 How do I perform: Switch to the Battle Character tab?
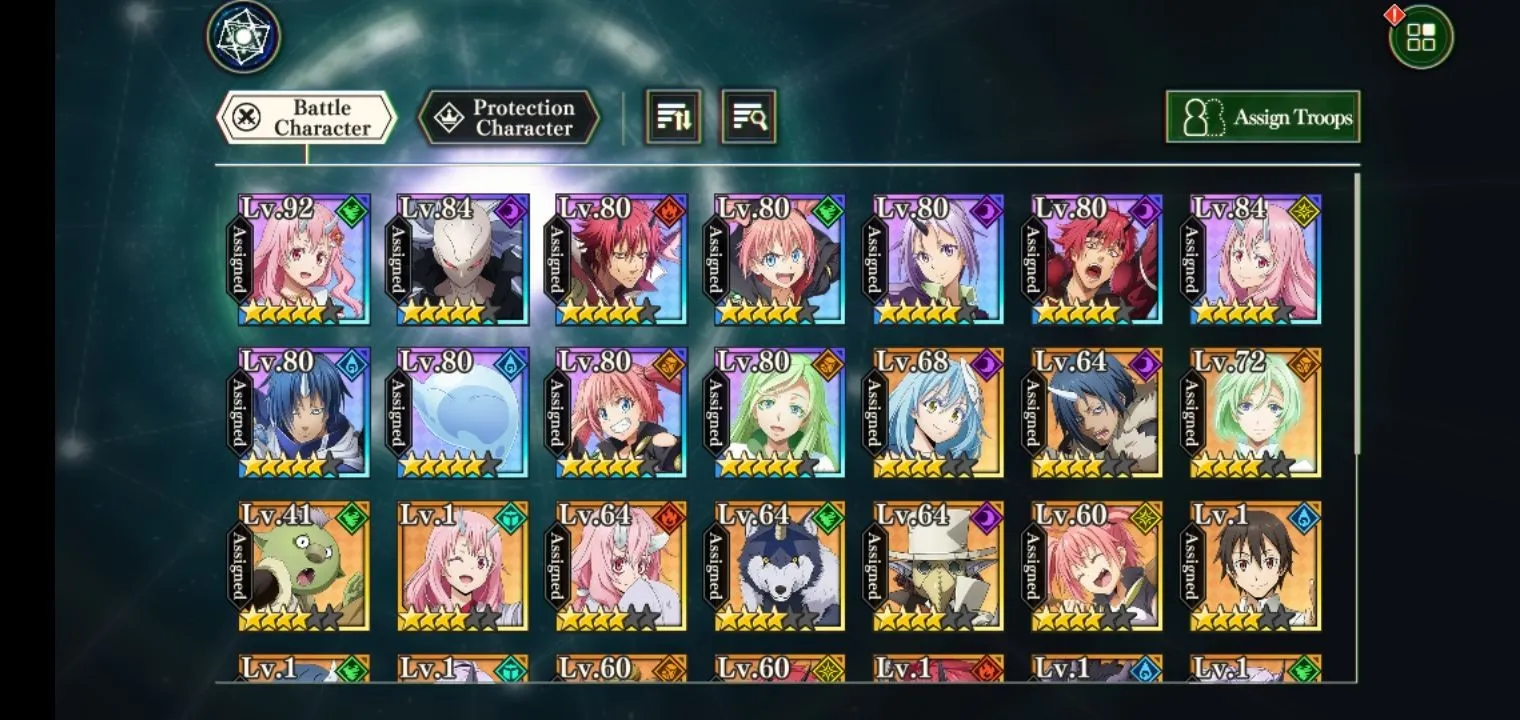pos(306,118)
